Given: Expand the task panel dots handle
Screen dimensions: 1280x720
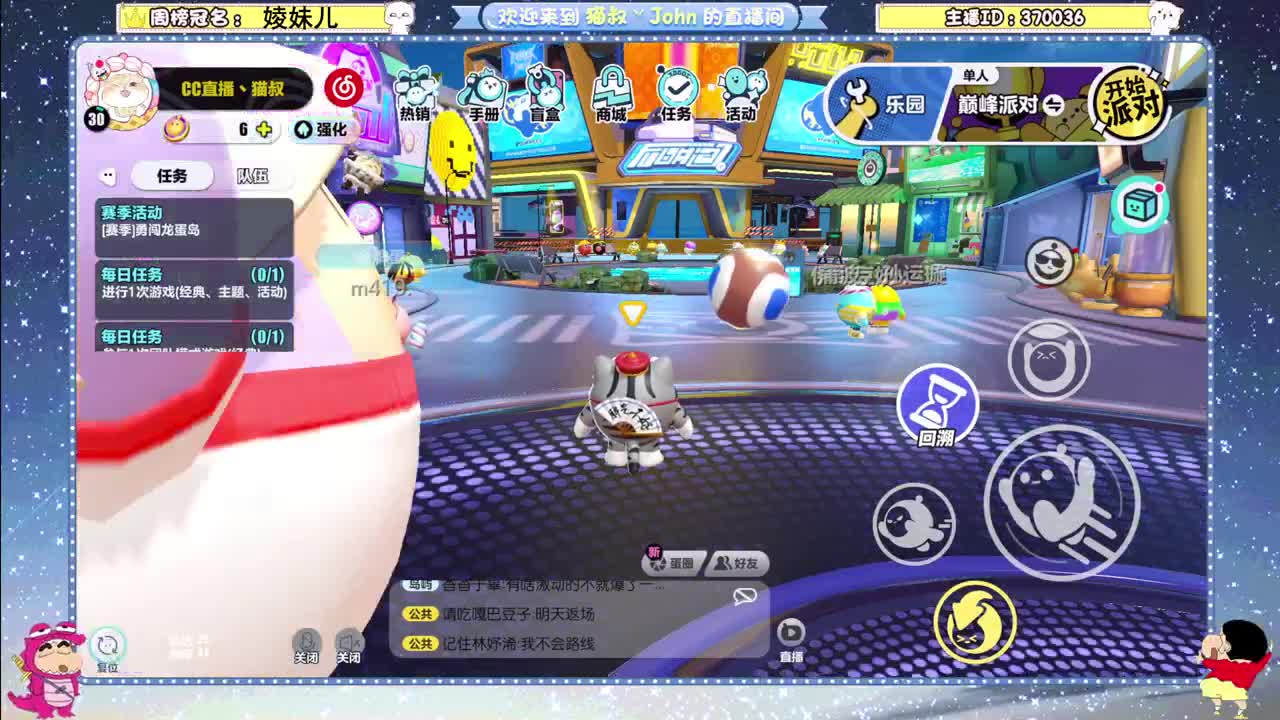Looking at the screenshot, I should [x=110, y=176].
